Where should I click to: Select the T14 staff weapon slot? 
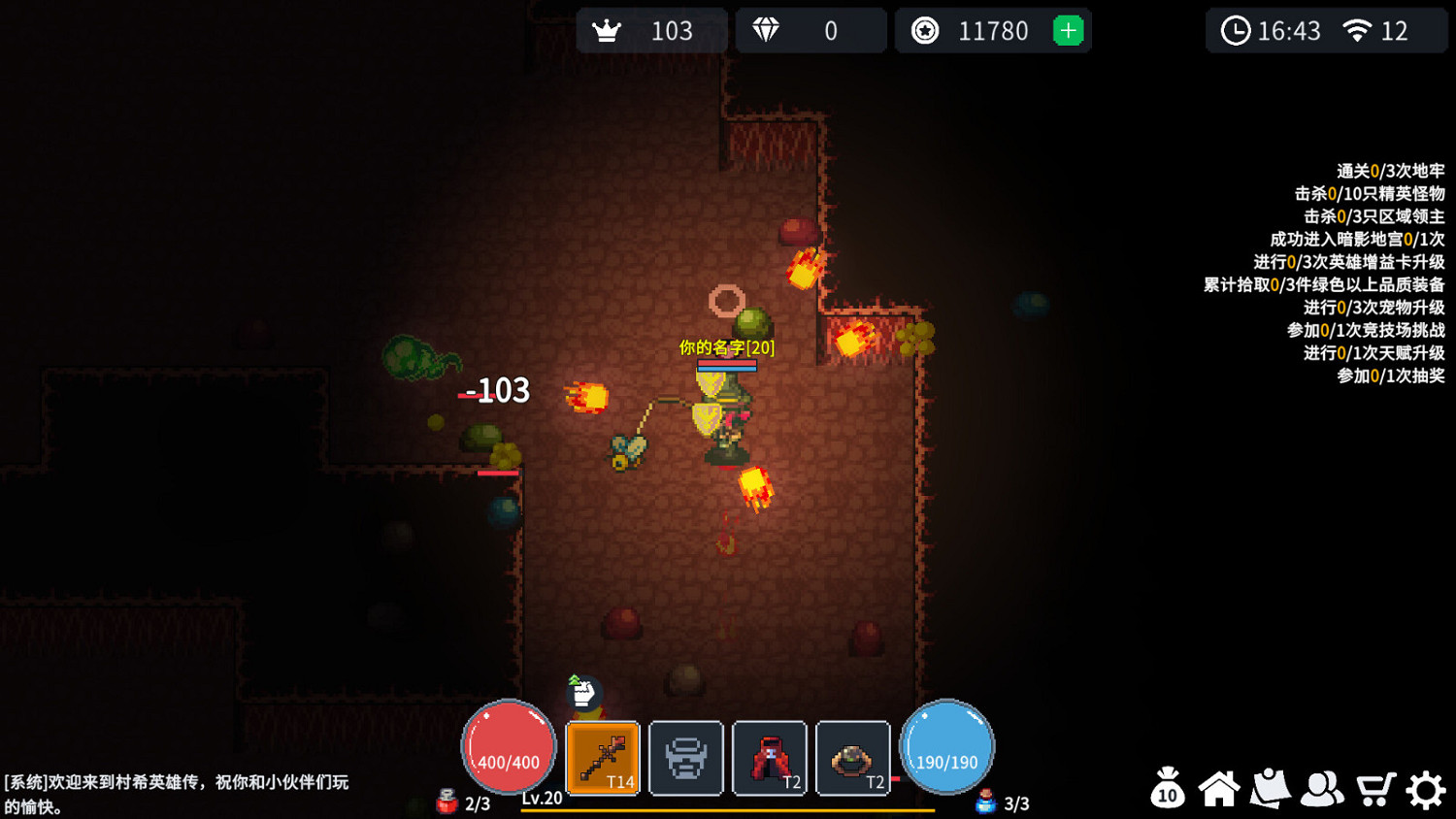point(603,758)
